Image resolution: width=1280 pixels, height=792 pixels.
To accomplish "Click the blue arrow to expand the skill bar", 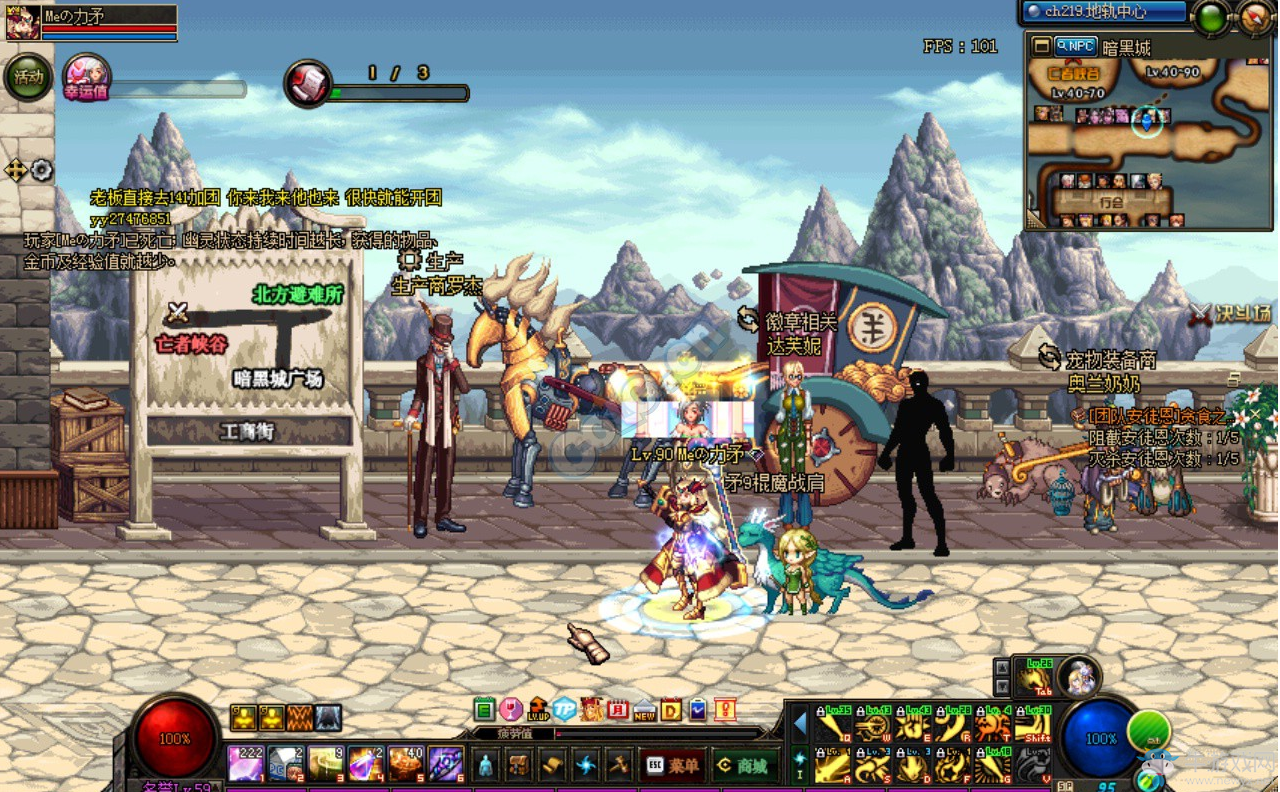I will (800, 722).
